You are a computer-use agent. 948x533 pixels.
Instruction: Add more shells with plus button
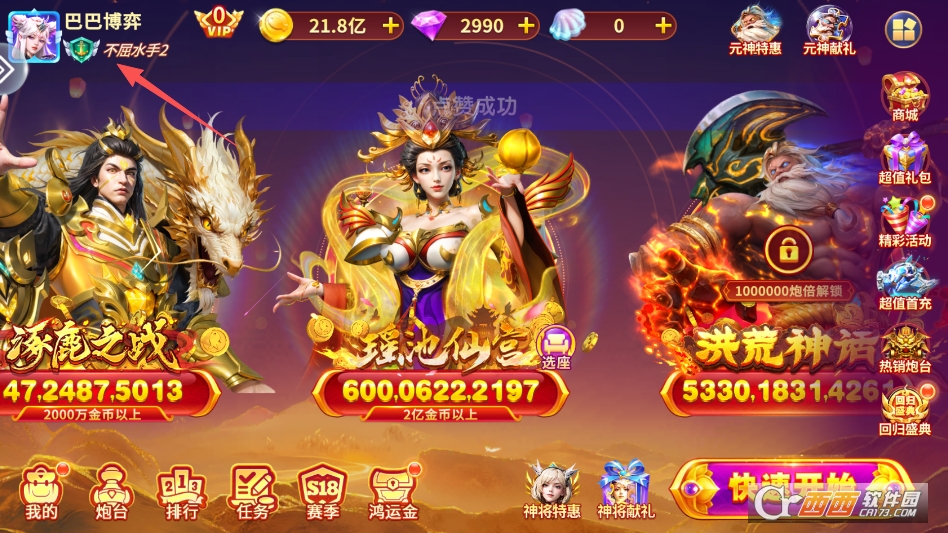click(662, 26)
